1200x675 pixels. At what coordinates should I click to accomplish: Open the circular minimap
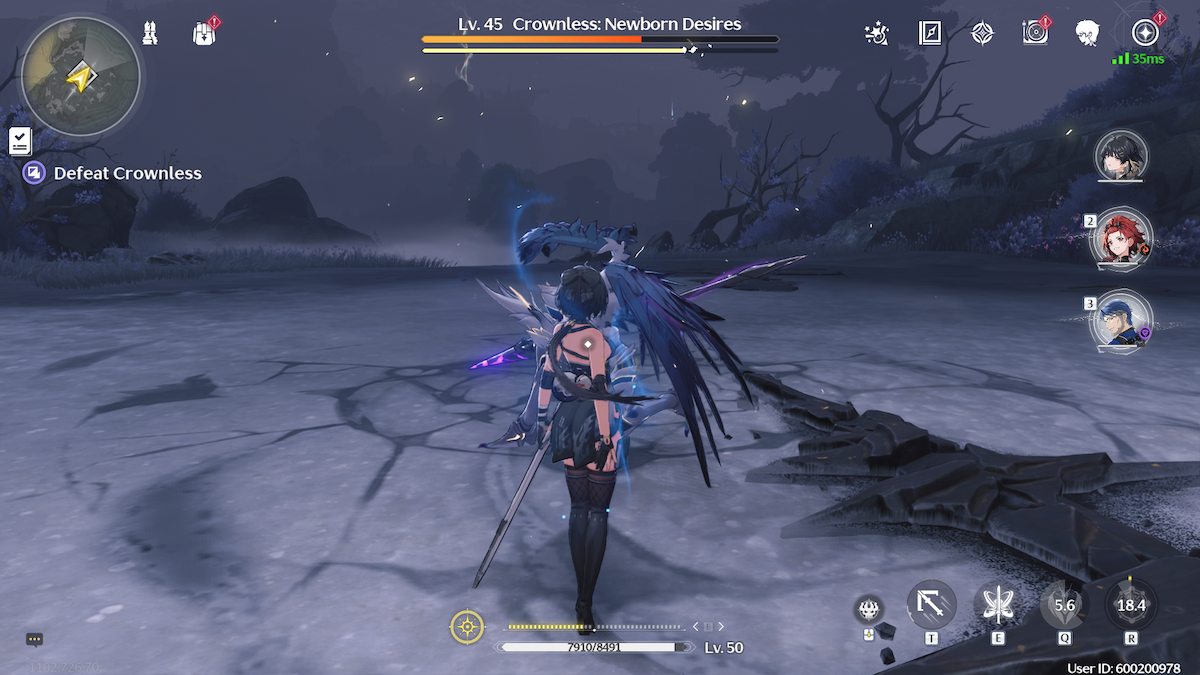(x=80, y=76)
